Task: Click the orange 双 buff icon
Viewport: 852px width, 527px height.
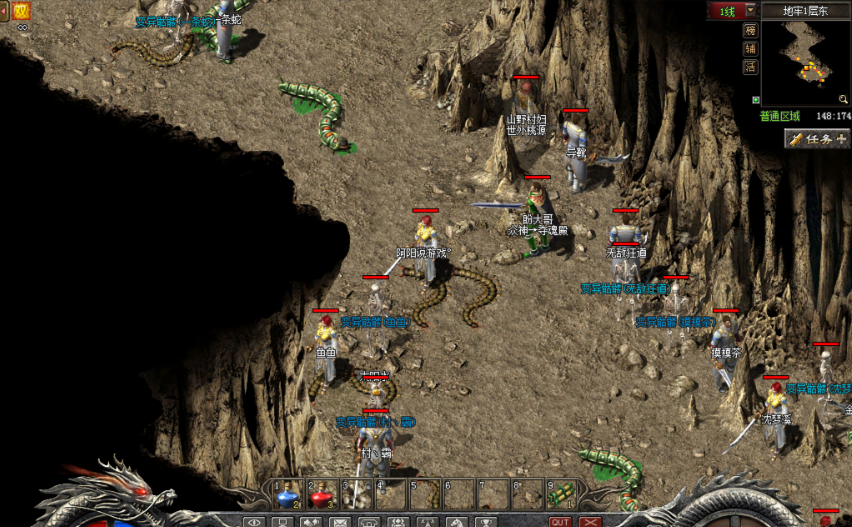Action: point(21,11)
